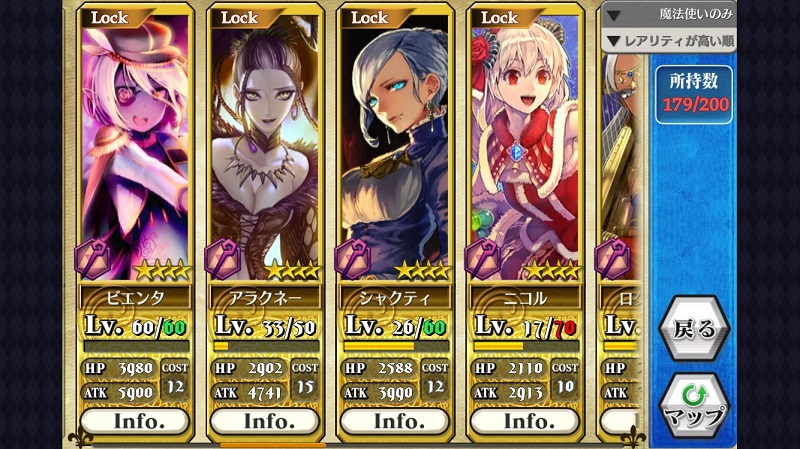The width and height of the screenshot is (800, 449).
Task: Open the マップ button
Action: pyautogui.click(x=694, y=403)
